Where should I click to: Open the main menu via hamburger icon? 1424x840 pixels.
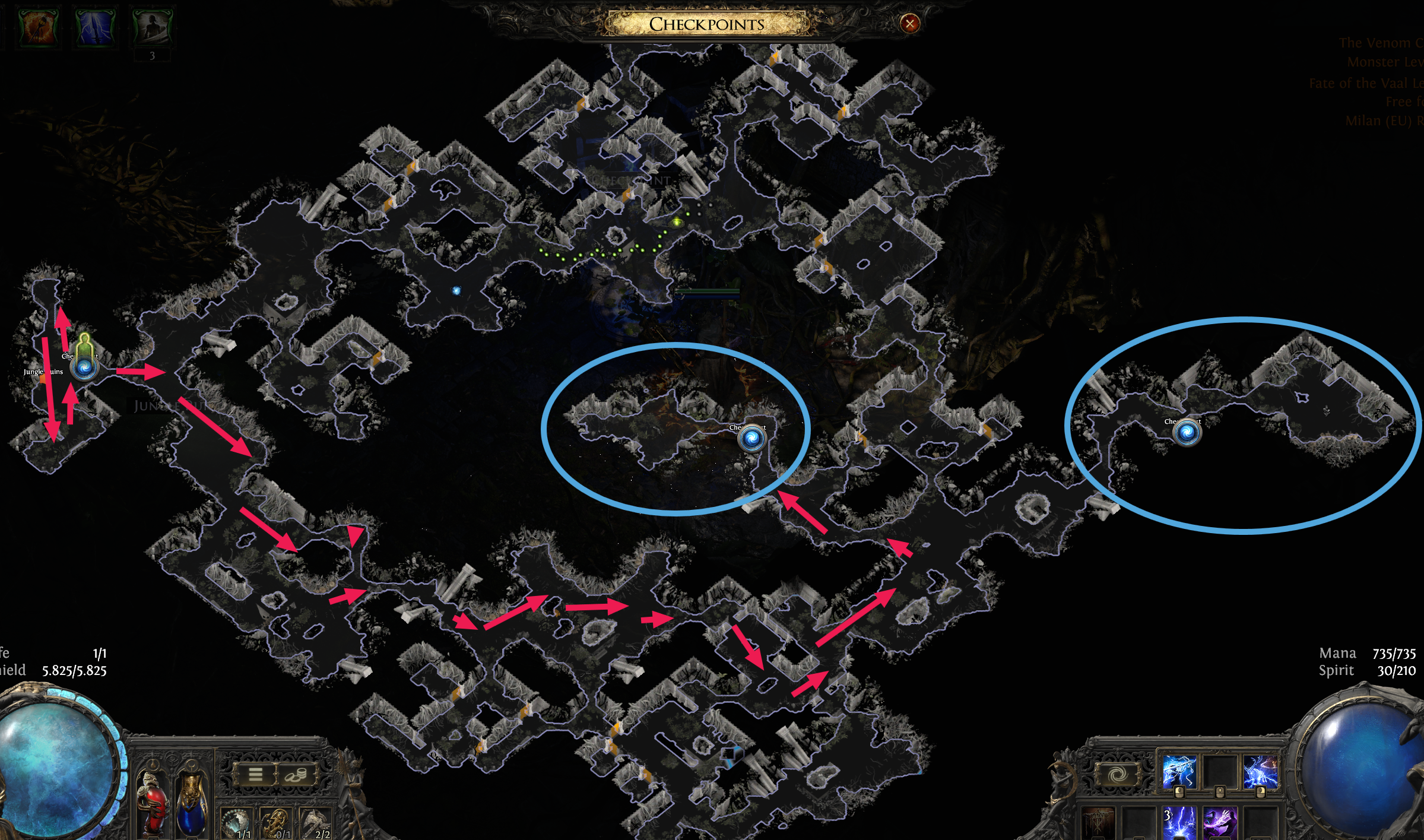255,775
